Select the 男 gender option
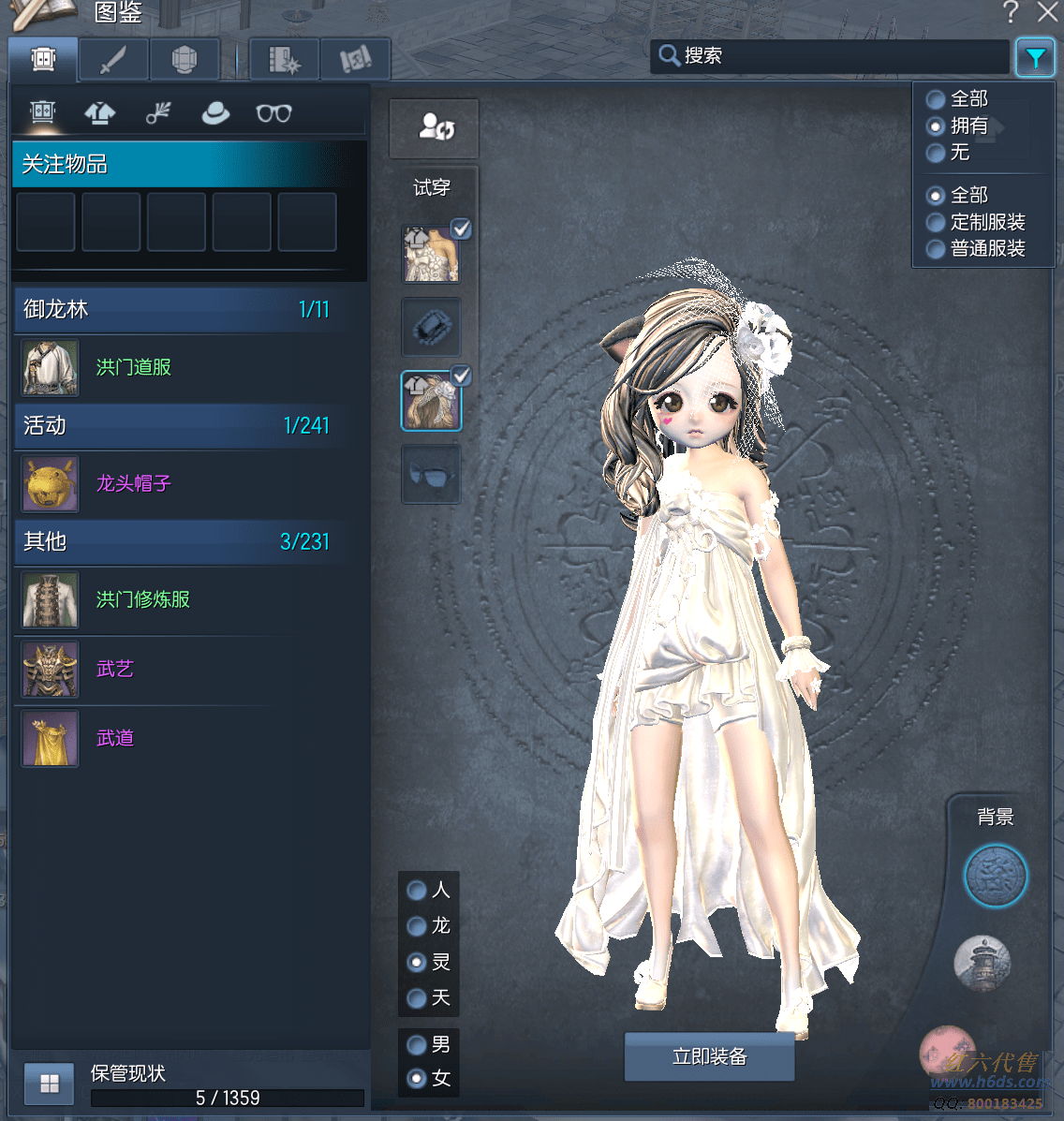The height and width of the screenshot is (1121, 1064). click(418, 1044)
